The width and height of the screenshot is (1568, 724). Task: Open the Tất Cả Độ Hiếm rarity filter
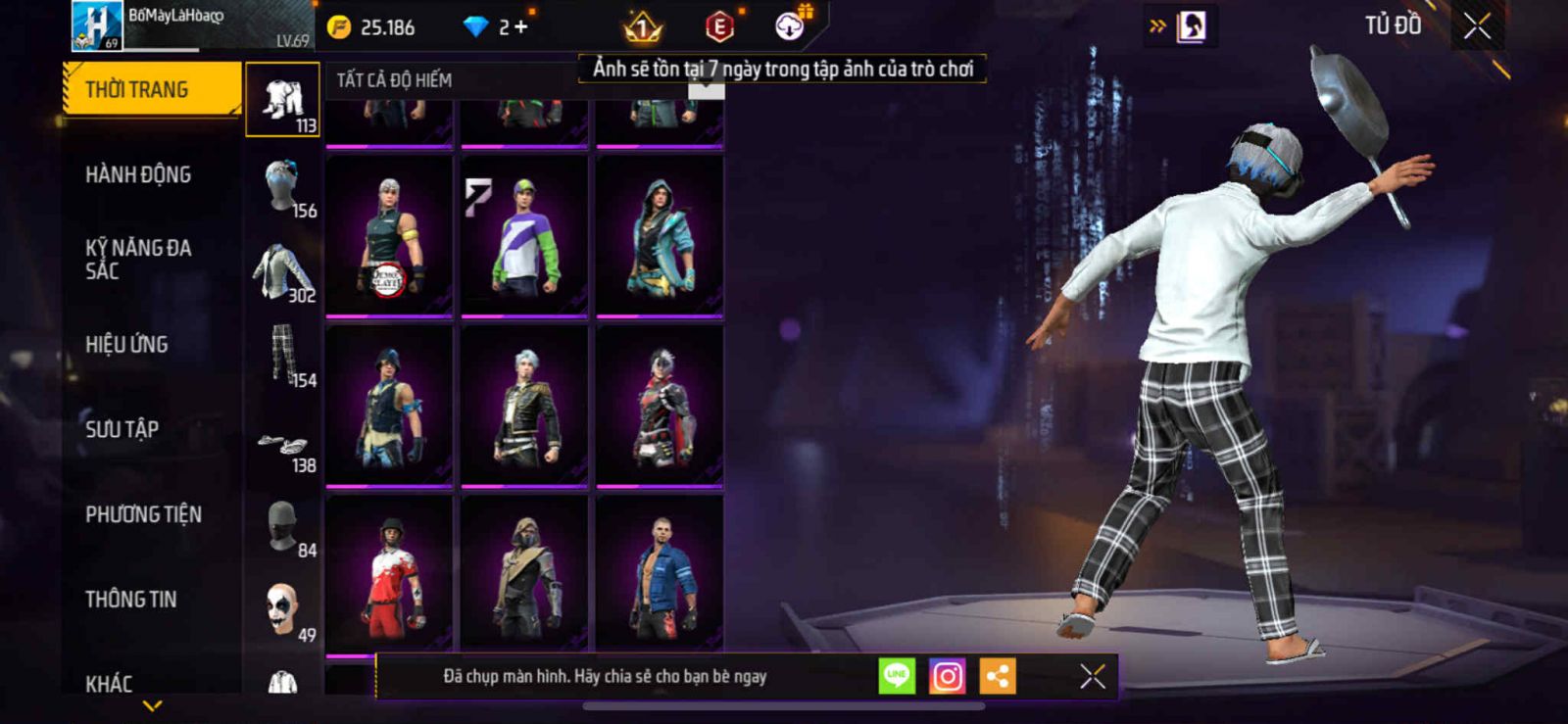coord(394,80)
